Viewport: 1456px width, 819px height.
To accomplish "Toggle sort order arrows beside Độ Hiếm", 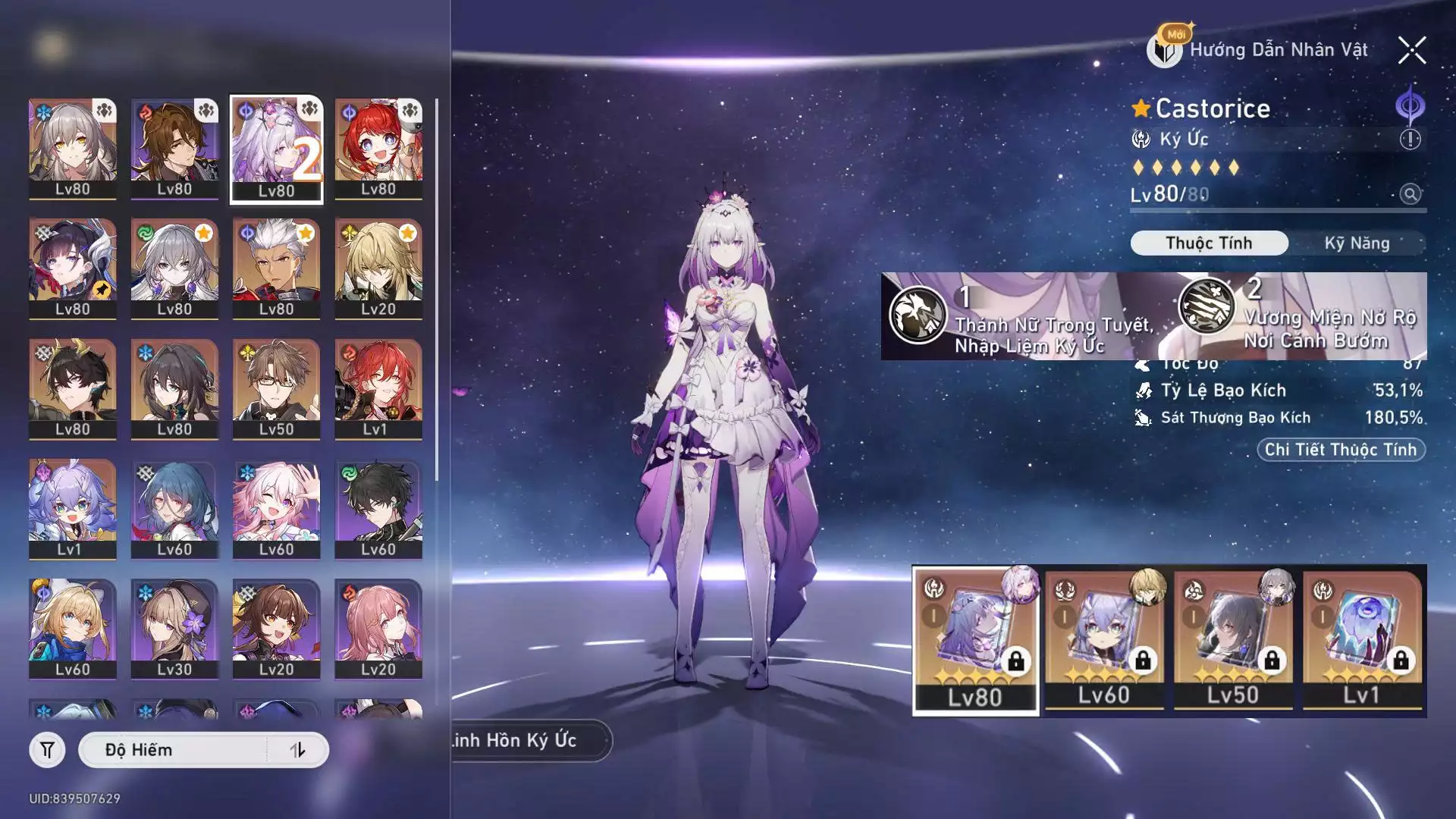I will (297, 750).
